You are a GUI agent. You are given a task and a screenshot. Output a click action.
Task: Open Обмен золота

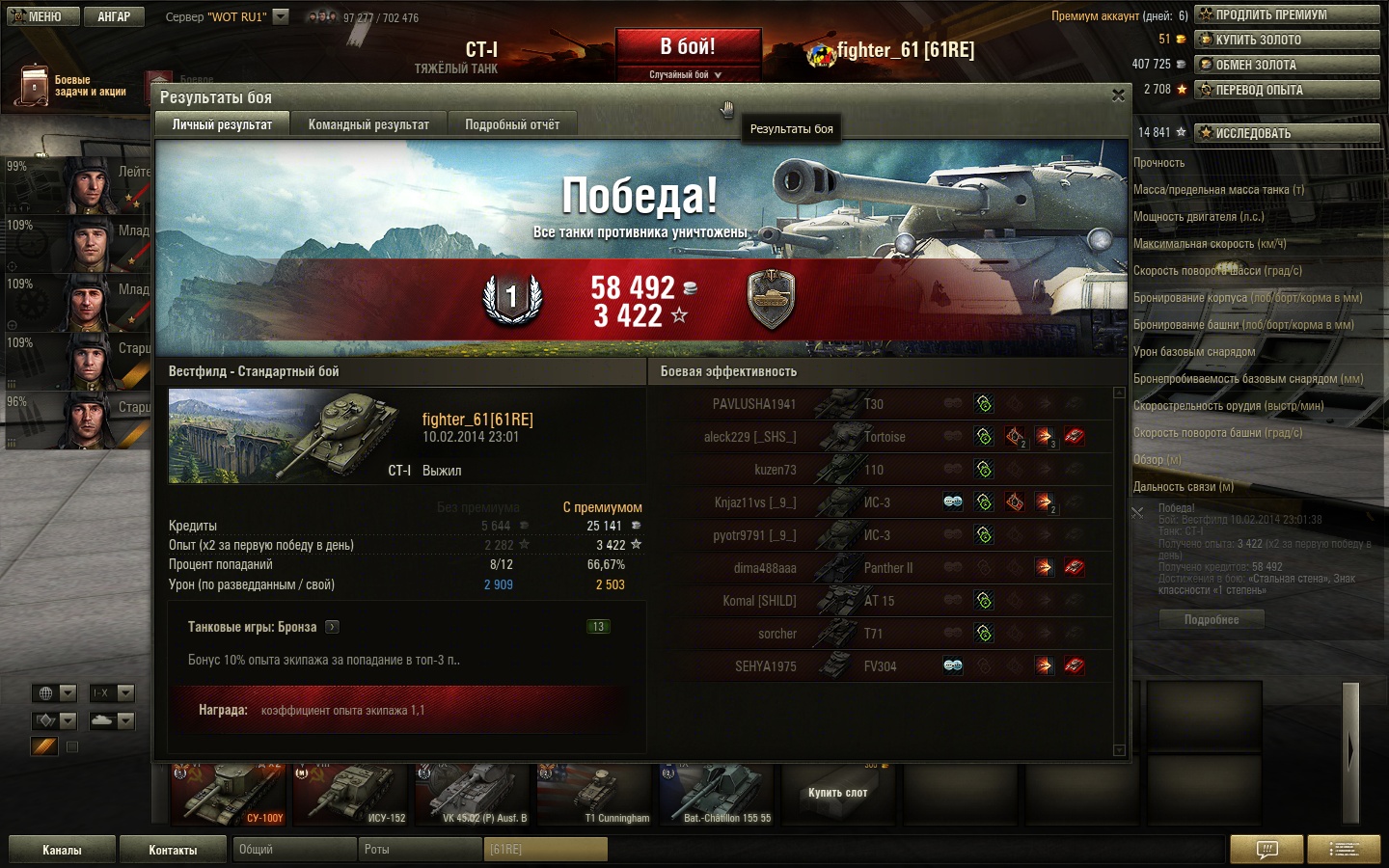pyautogui.click(x=1287, y=65)
